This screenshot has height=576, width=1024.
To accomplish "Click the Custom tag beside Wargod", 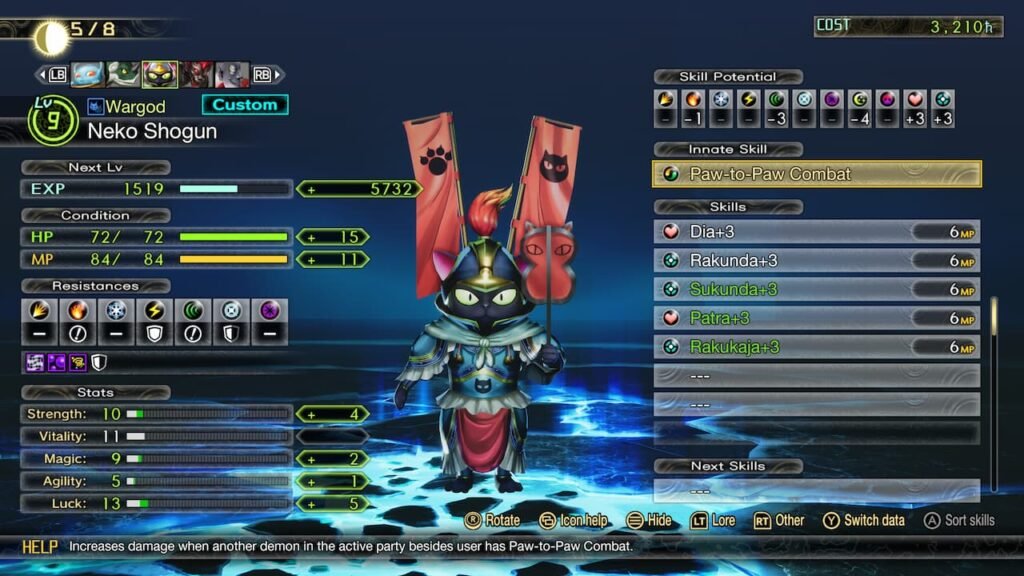I will tap(245, 105).
